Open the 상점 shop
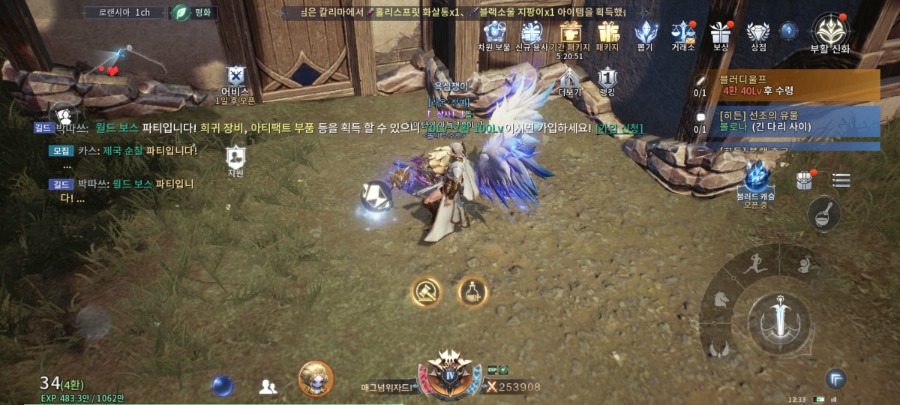The height and width of the screenshot is (405, 900). [x=758, y=33]
